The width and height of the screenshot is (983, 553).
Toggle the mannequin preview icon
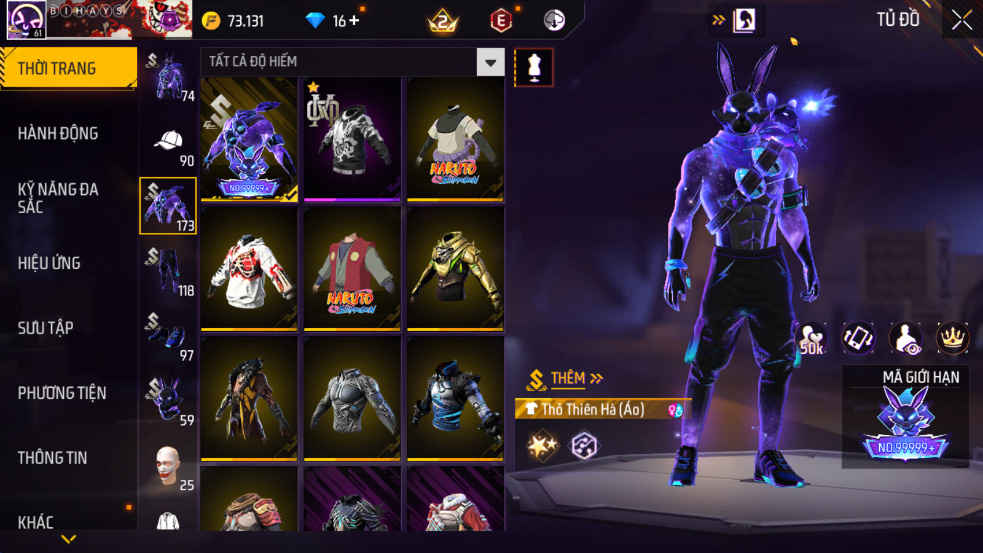click(534, 66)
